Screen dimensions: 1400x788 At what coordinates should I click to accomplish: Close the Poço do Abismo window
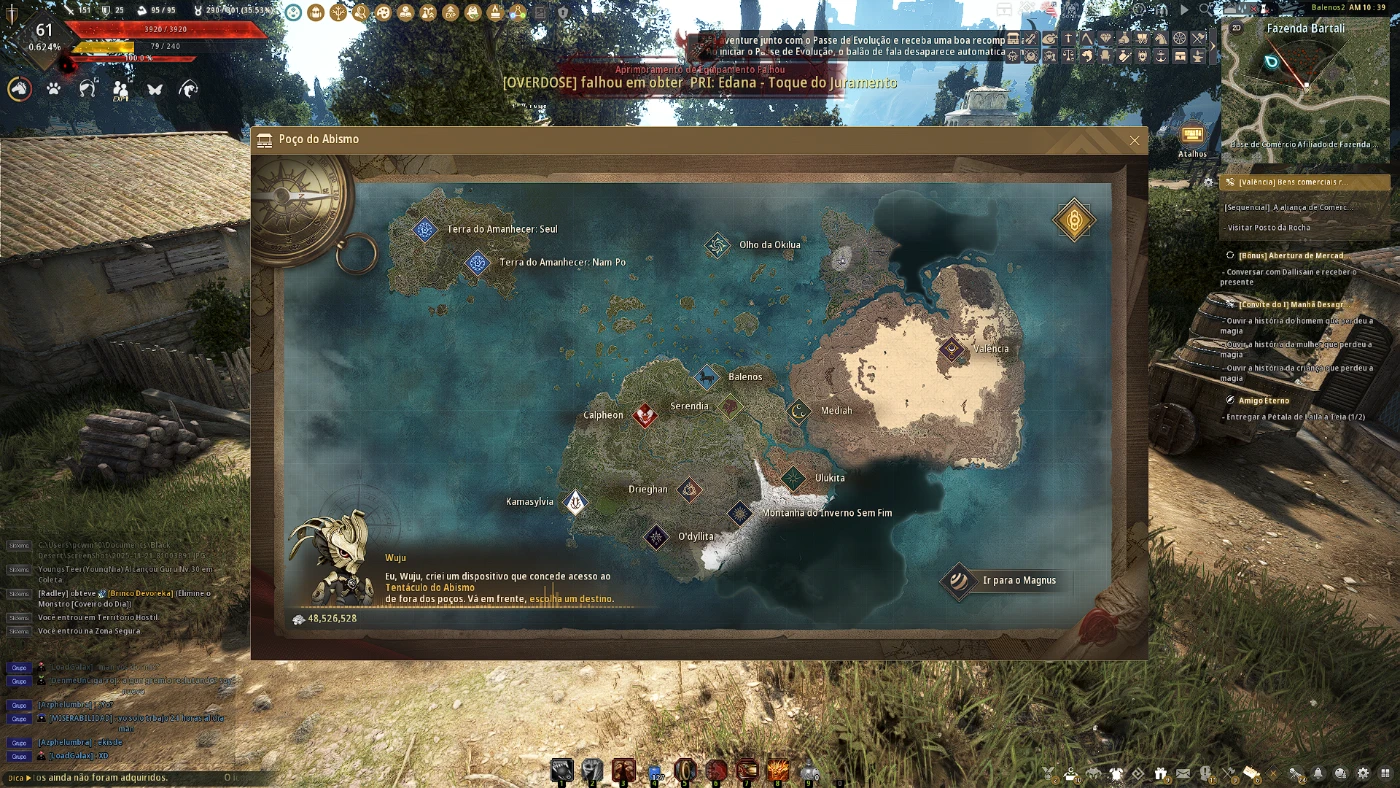tap(1134, 141)
